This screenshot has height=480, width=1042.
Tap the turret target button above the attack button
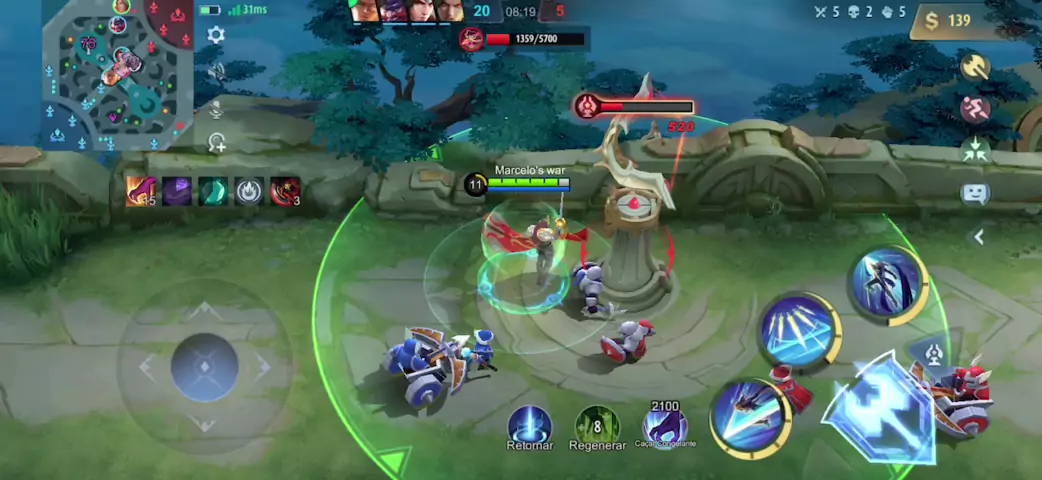934,352
